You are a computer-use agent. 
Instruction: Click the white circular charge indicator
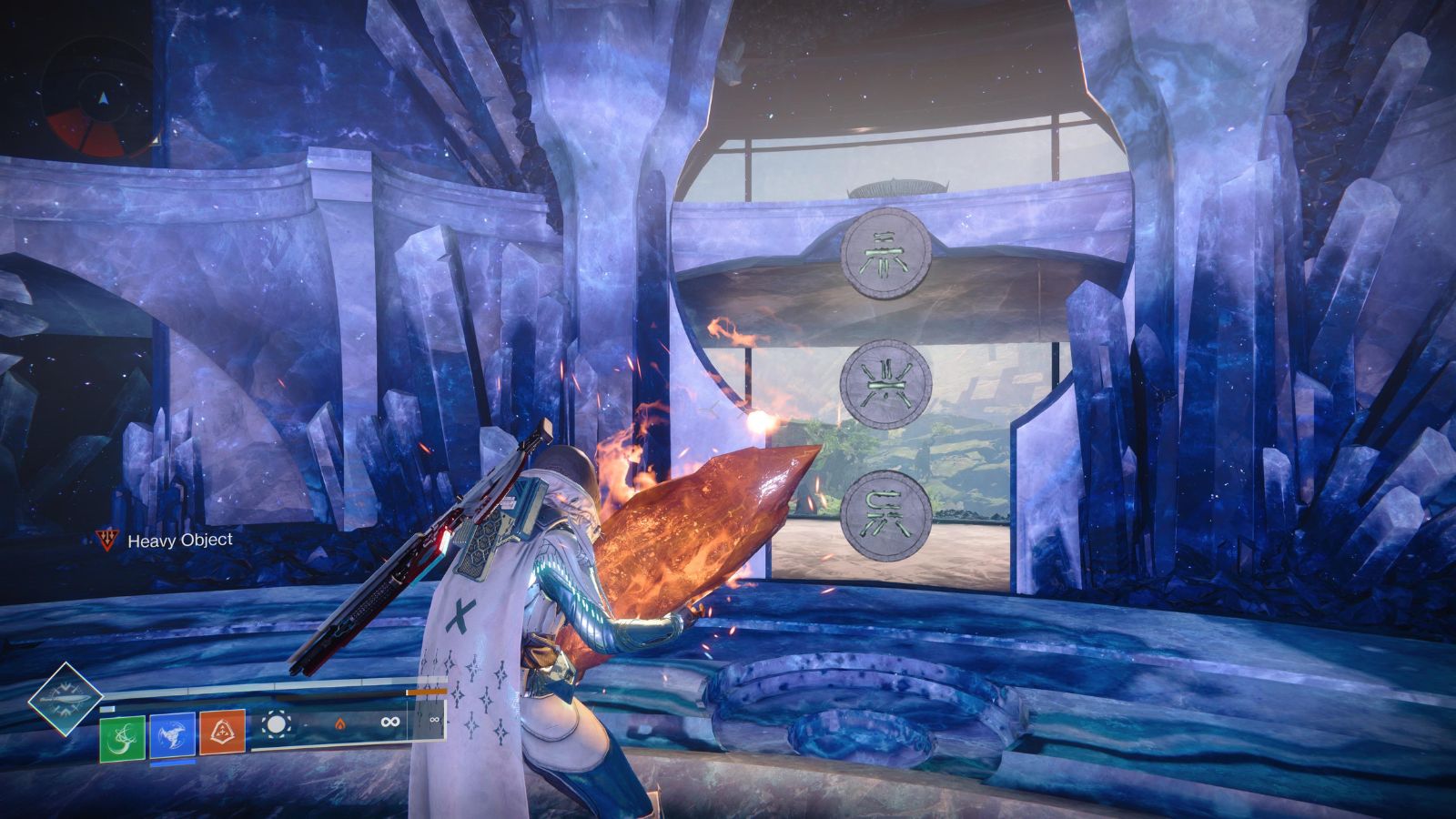[x=276, y=723]
